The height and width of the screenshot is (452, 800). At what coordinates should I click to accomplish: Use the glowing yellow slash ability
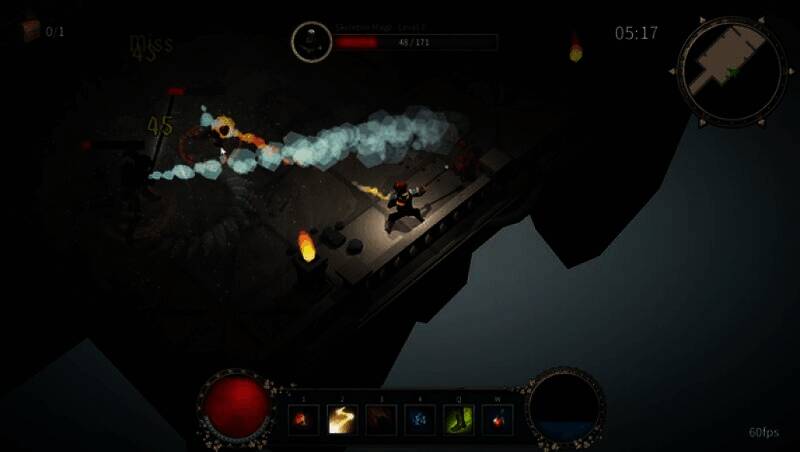coord(342,419)
